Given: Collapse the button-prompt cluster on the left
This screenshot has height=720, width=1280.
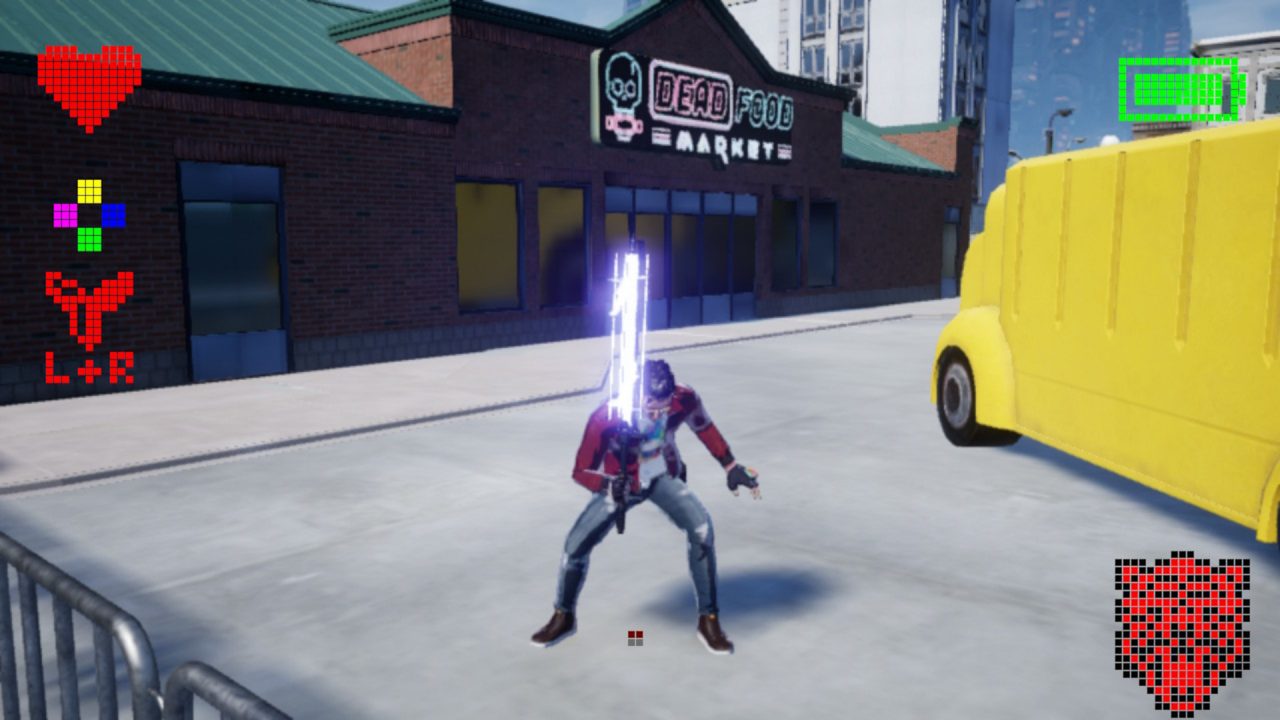Looking at the screenshot, I should 88,214.
